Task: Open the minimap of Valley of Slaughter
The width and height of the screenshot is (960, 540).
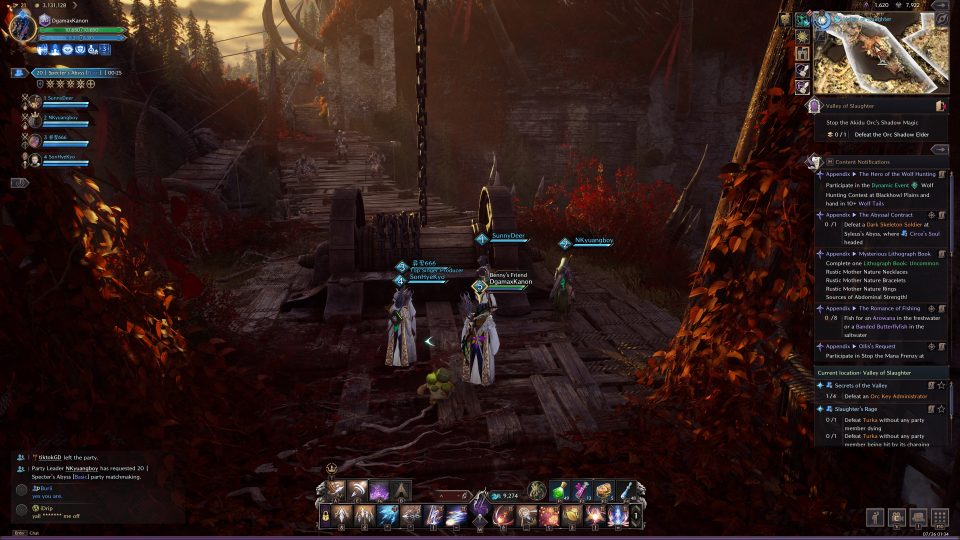Action: [x=880, y=53]
